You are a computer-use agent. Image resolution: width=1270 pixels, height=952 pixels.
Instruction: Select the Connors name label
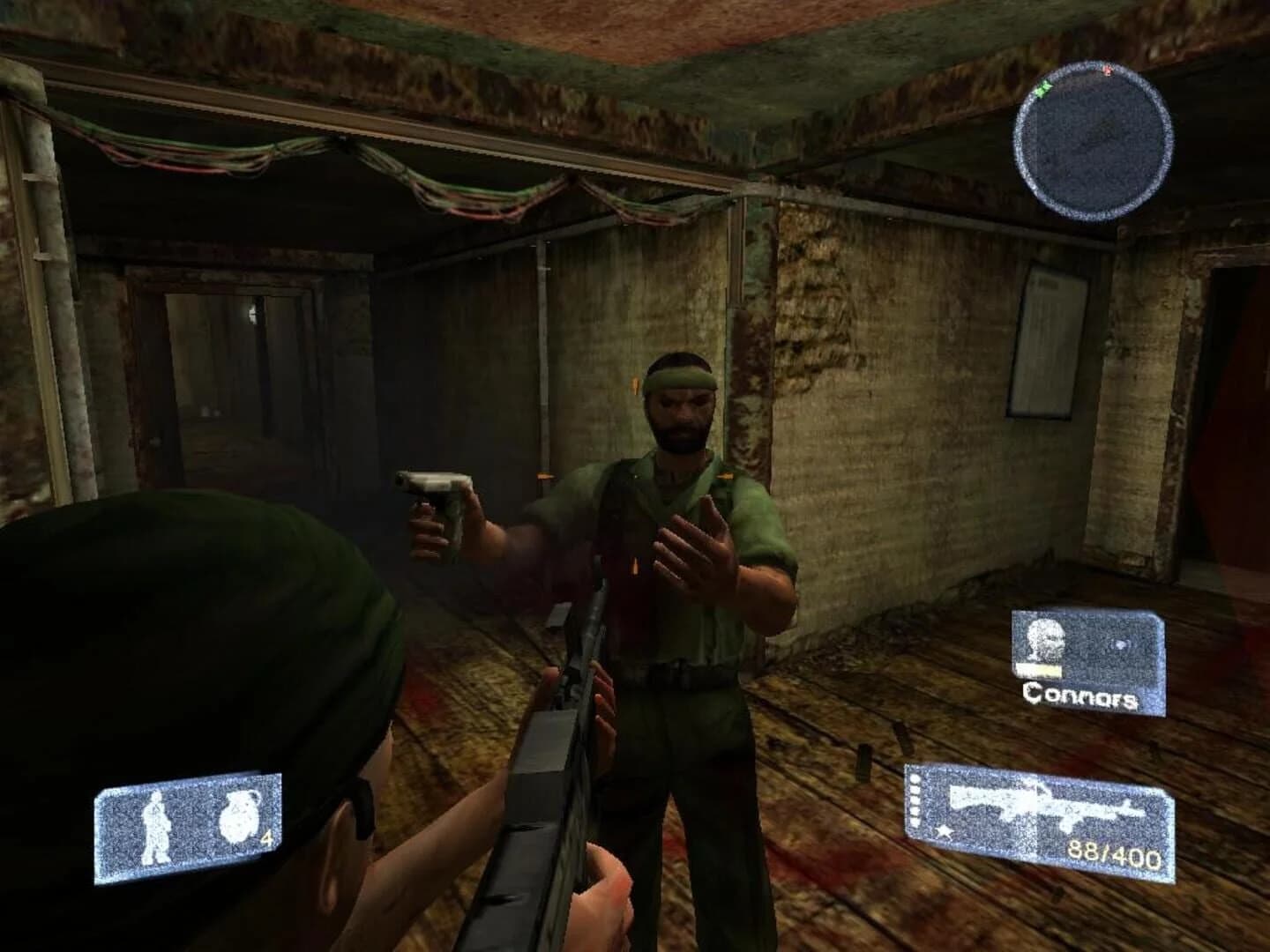pos(1079,698)
